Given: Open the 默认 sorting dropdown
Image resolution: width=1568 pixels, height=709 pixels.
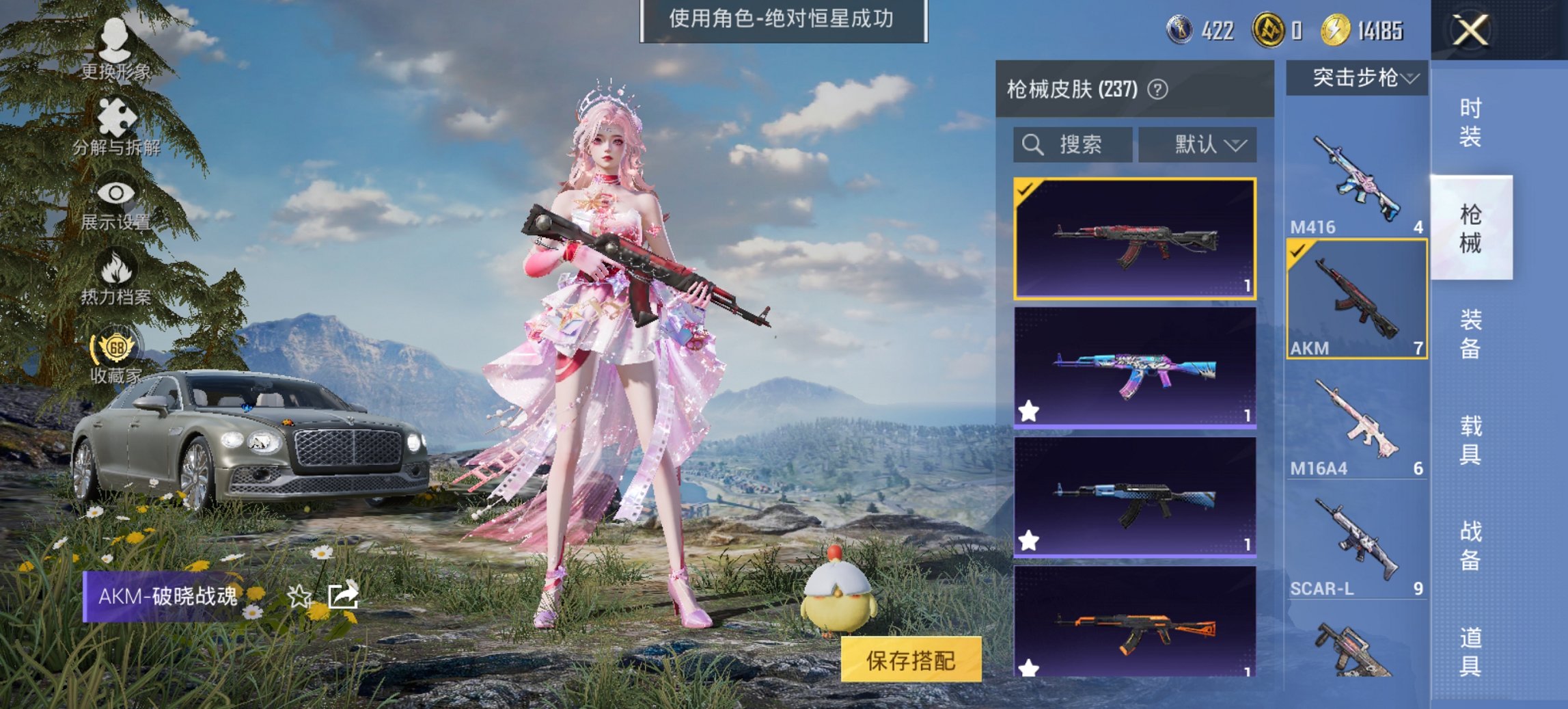Looking at the screenshot, I should 1196,144.
